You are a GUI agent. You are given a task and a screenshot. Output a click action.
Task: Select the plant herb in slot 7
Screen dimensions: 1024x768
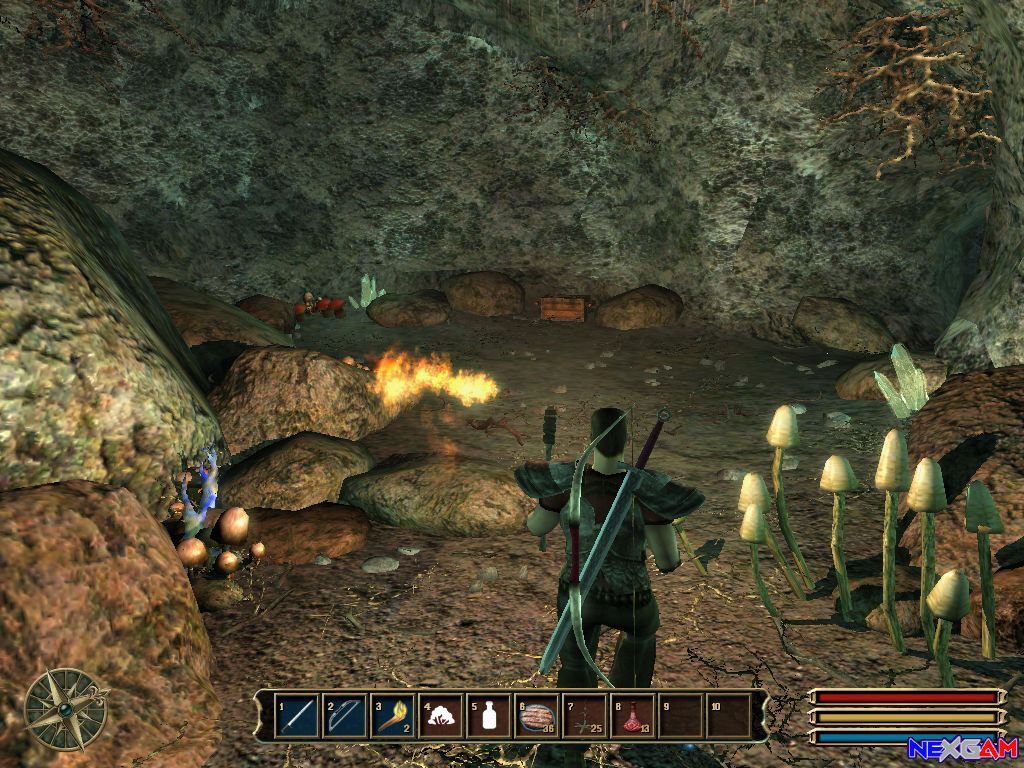click(585, 716)
